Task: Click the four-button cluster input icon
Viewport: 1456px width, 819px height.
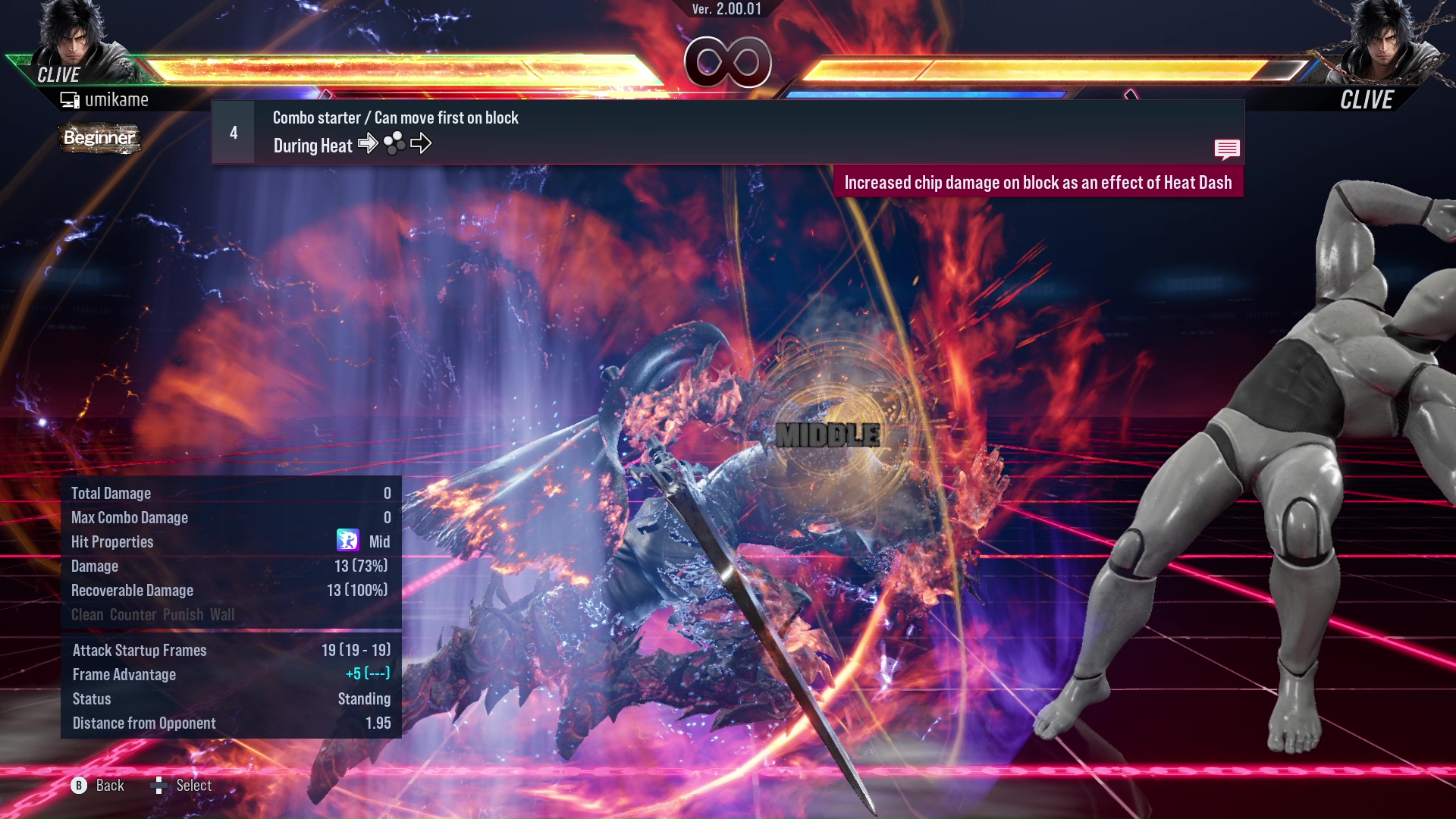Action: click(x=395, y=144)
